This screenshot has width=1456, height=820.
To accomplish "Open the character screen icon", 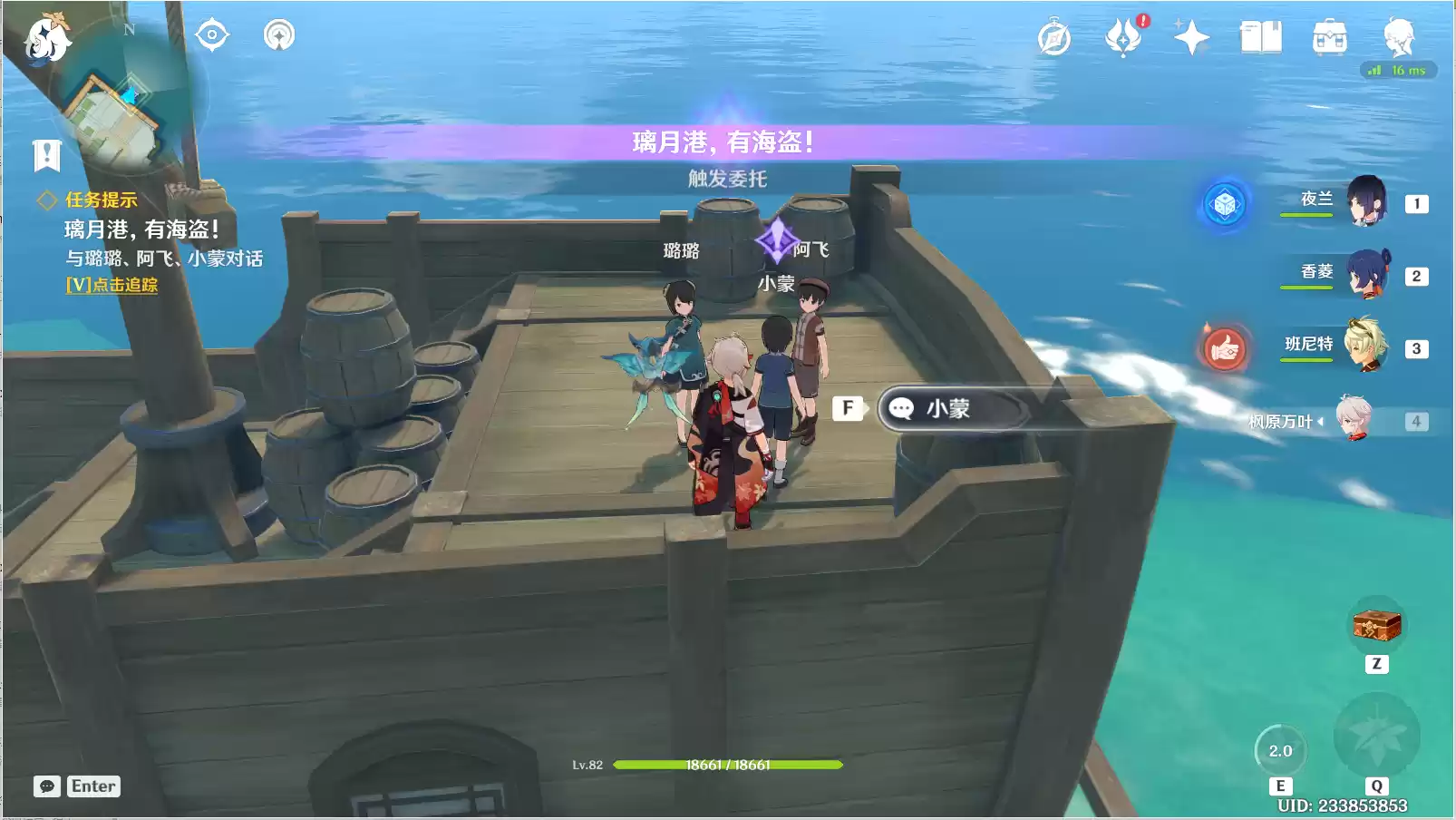I will coord(1398,36).
